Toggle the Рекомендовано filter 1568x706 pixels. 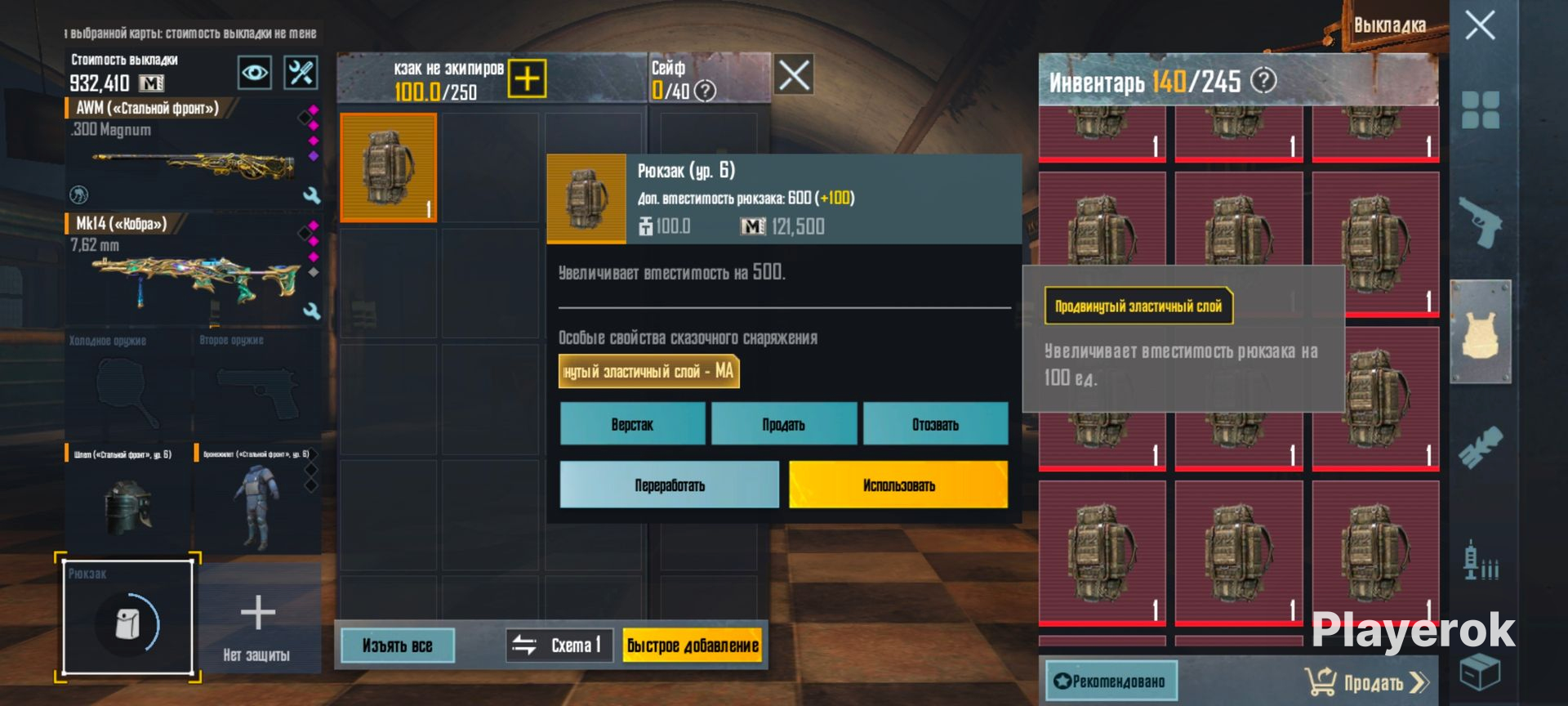pyautogui.click(x=1111, y=681)
